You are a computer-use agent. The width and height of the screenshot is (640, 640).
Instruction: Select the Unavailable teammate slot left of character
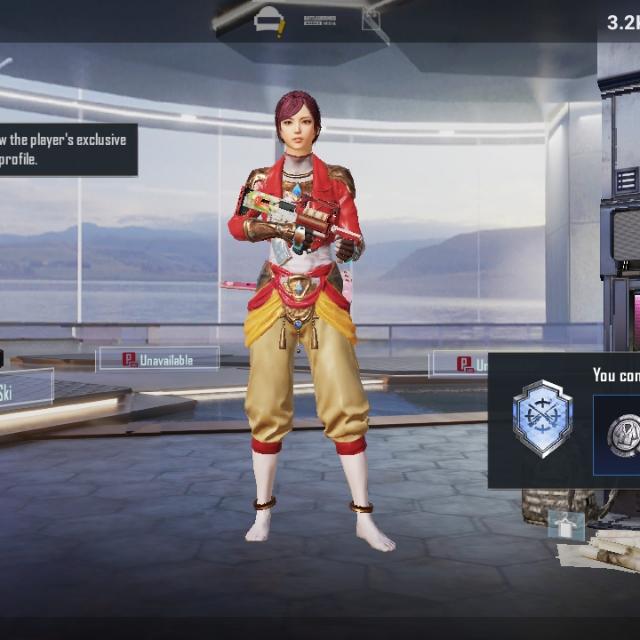coord(158,359)
